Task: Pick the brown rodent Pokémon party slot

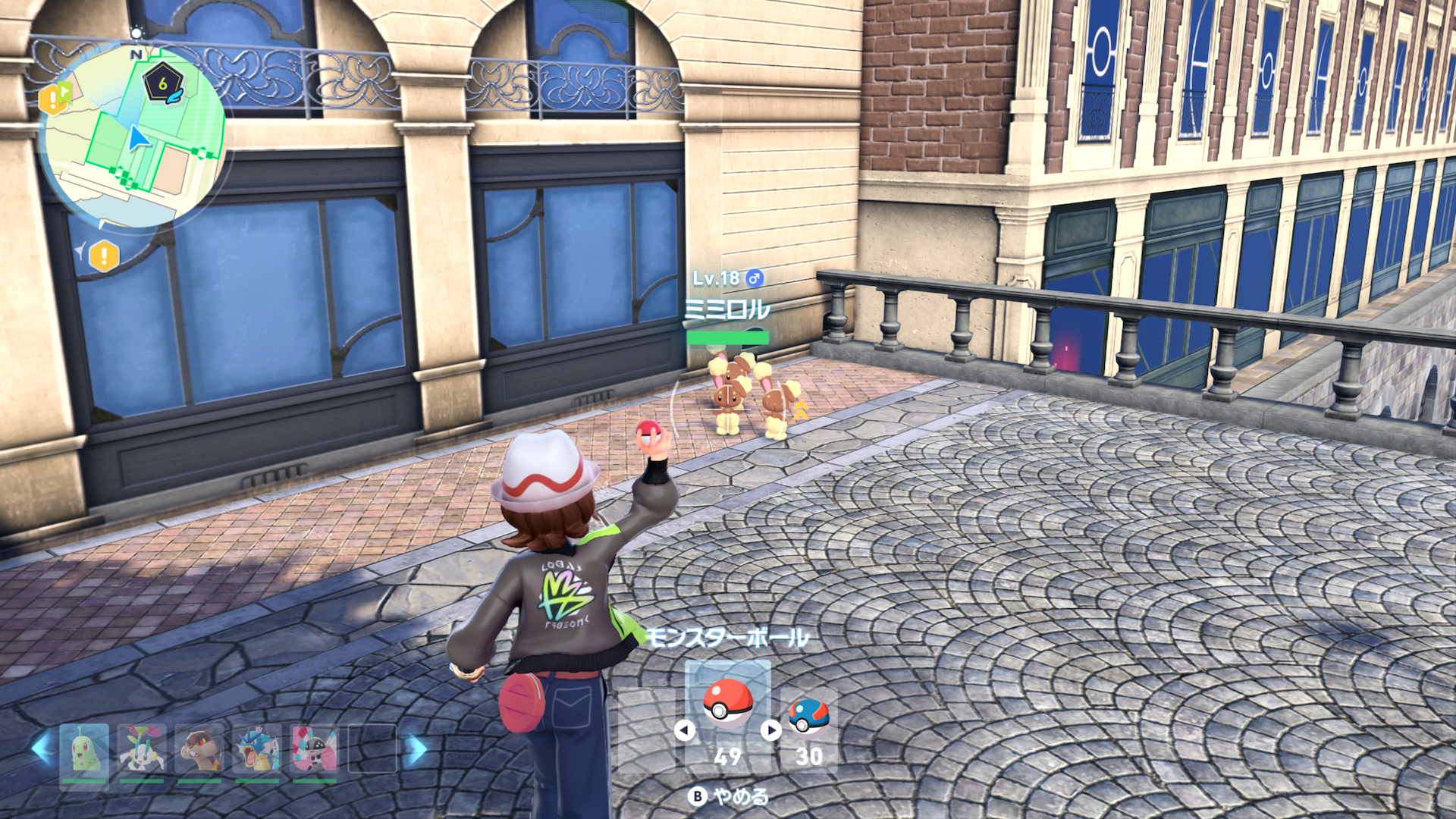Action: tap(199, 749)
